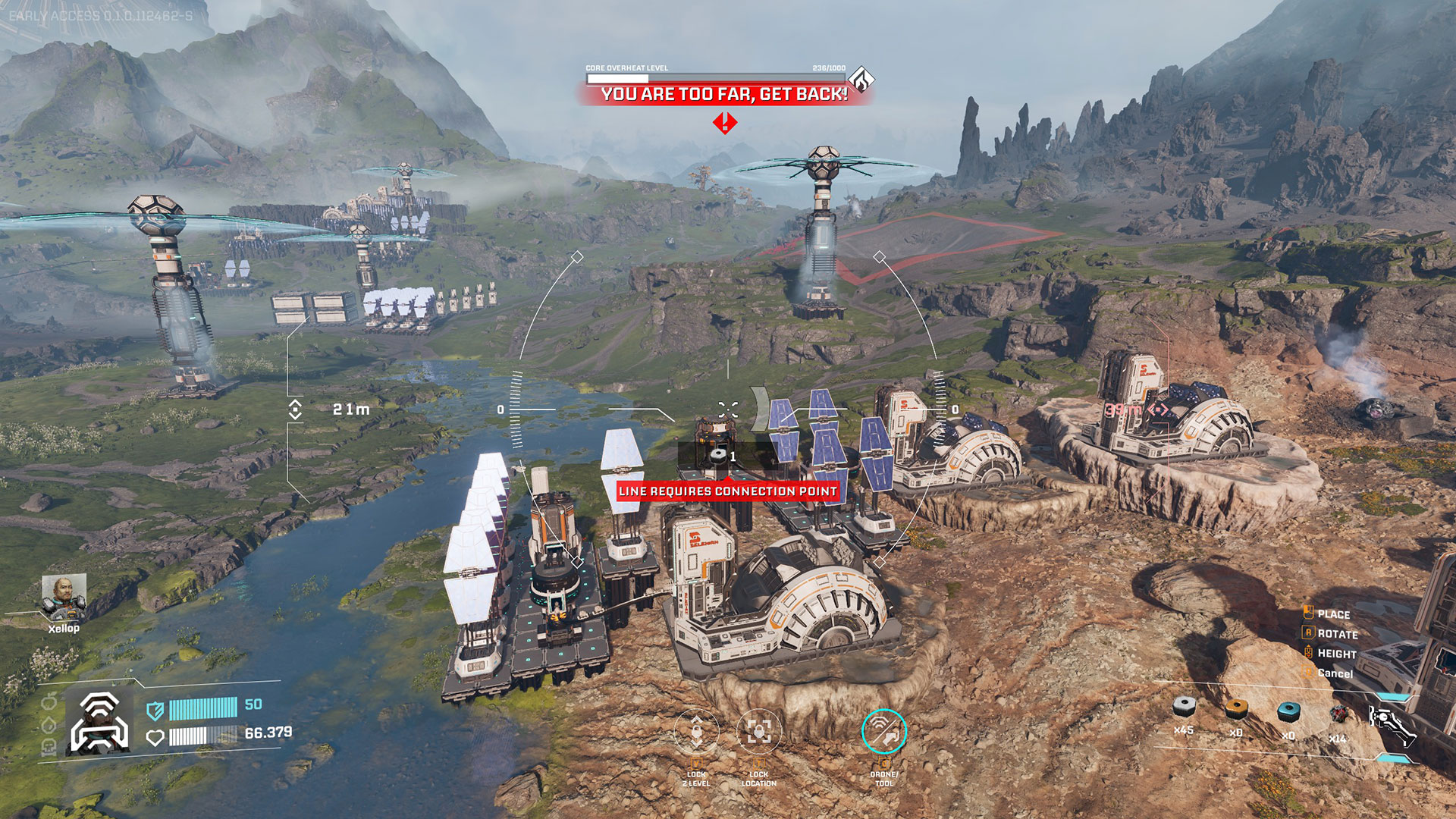Viewport: 1456px width, 819px height.
Task: Select the gray build material with x45
Action: pyautogui.click(x=1184, y=708)
